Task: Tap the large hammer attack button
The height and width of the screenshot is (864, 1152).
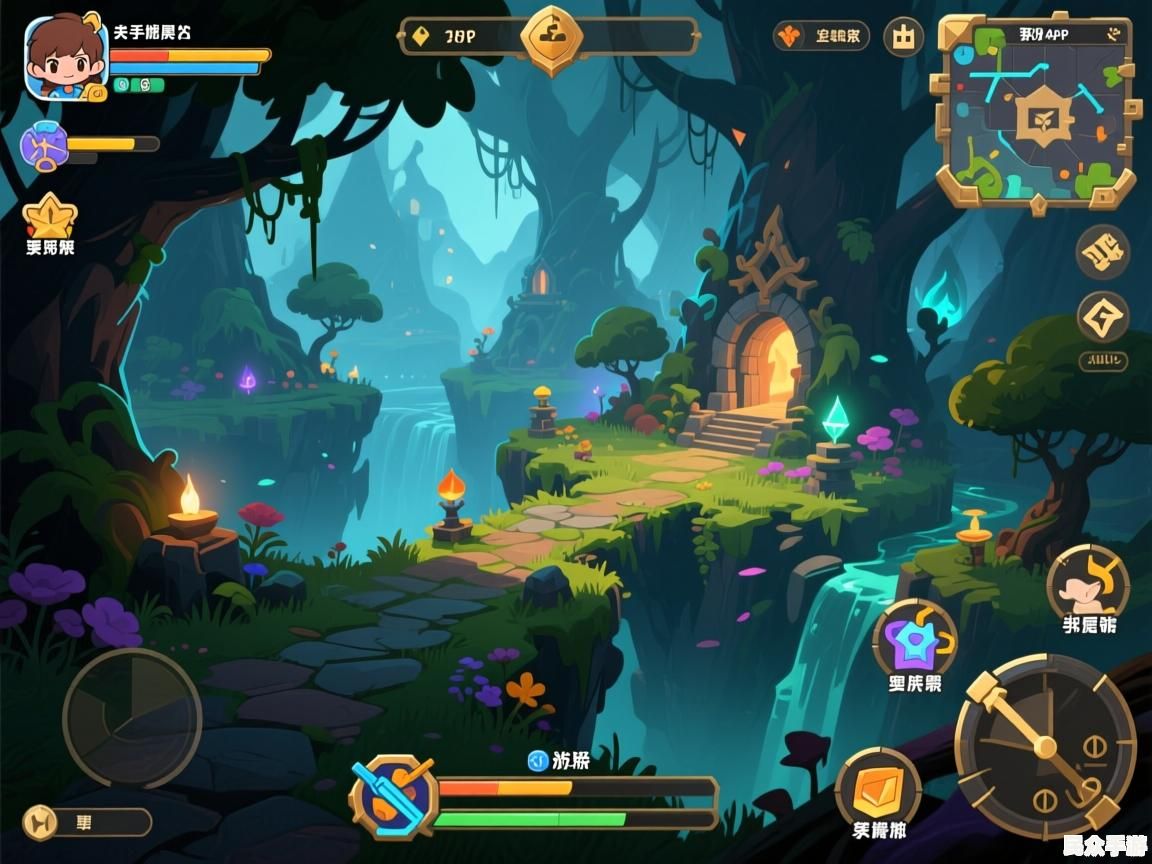Action: (x=1044, y=745)
